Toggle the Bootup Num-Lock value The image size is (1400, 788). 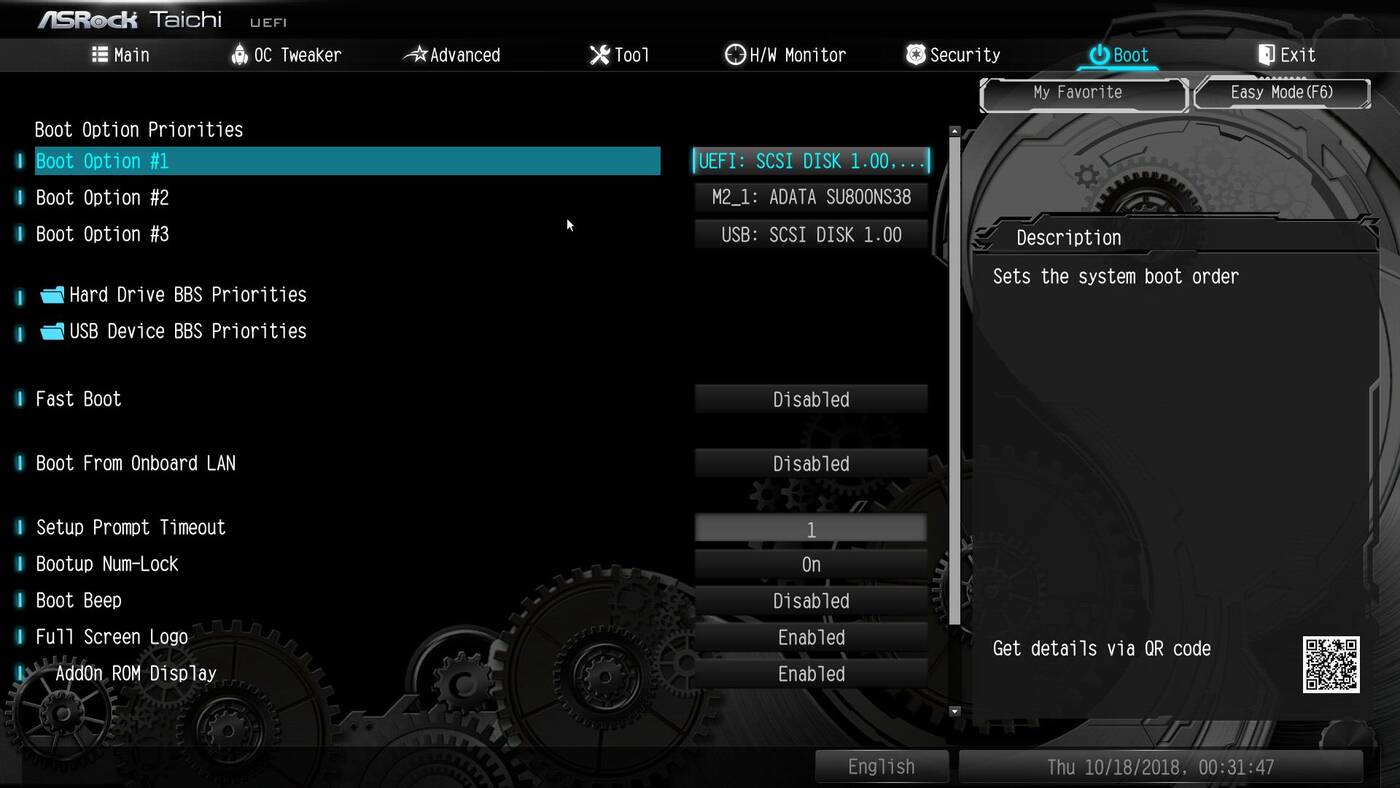811,565
